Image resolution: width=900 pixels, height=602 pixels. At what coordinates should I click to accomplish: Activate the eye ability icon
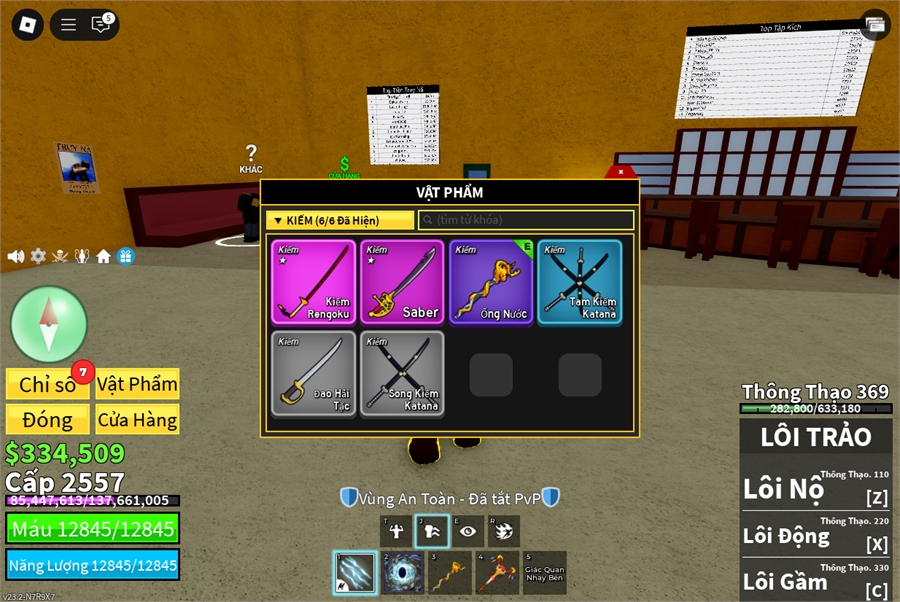click(467, 532)
